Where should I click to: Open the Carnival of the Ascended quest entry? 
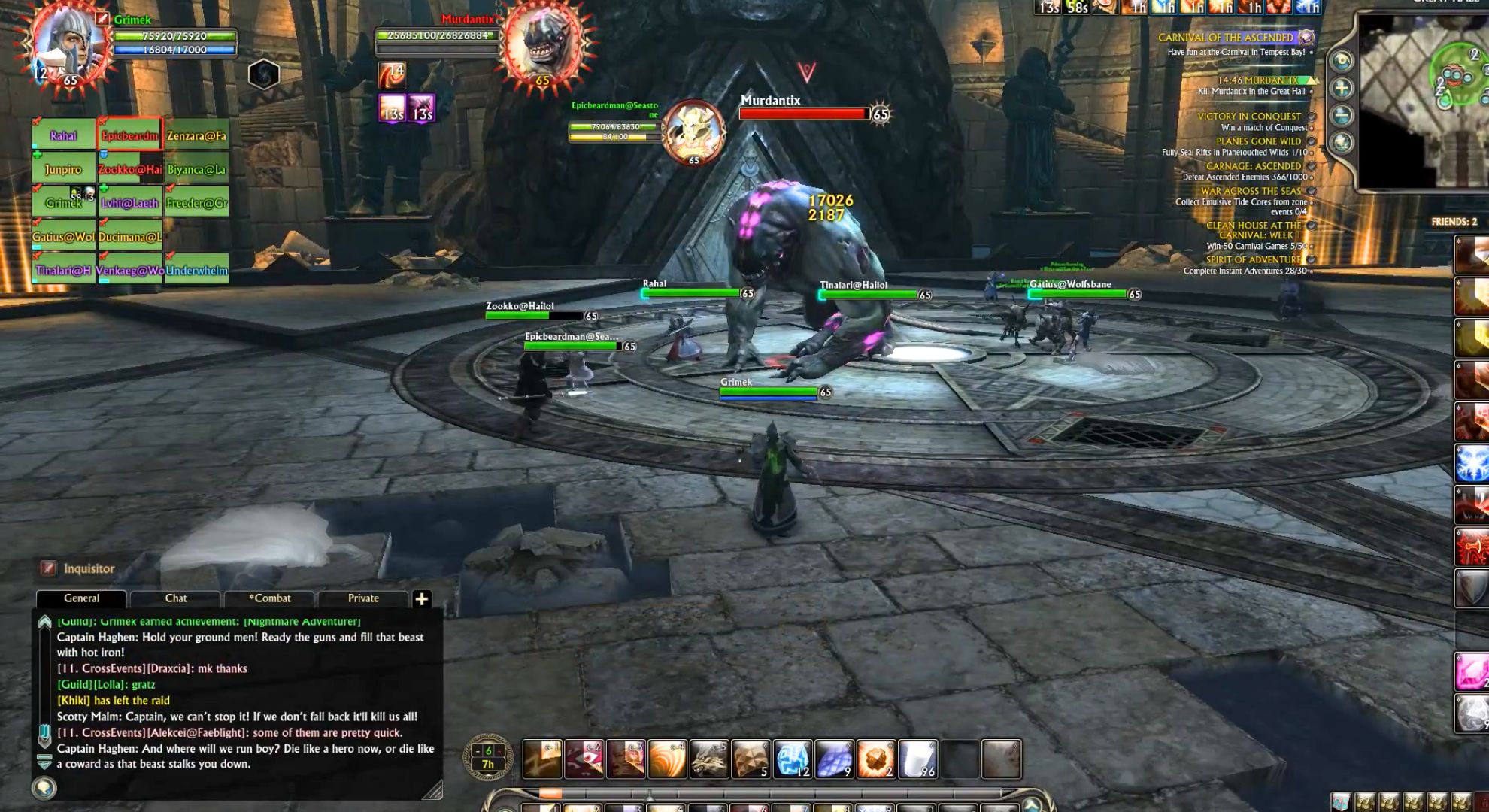coord(1225,38)
